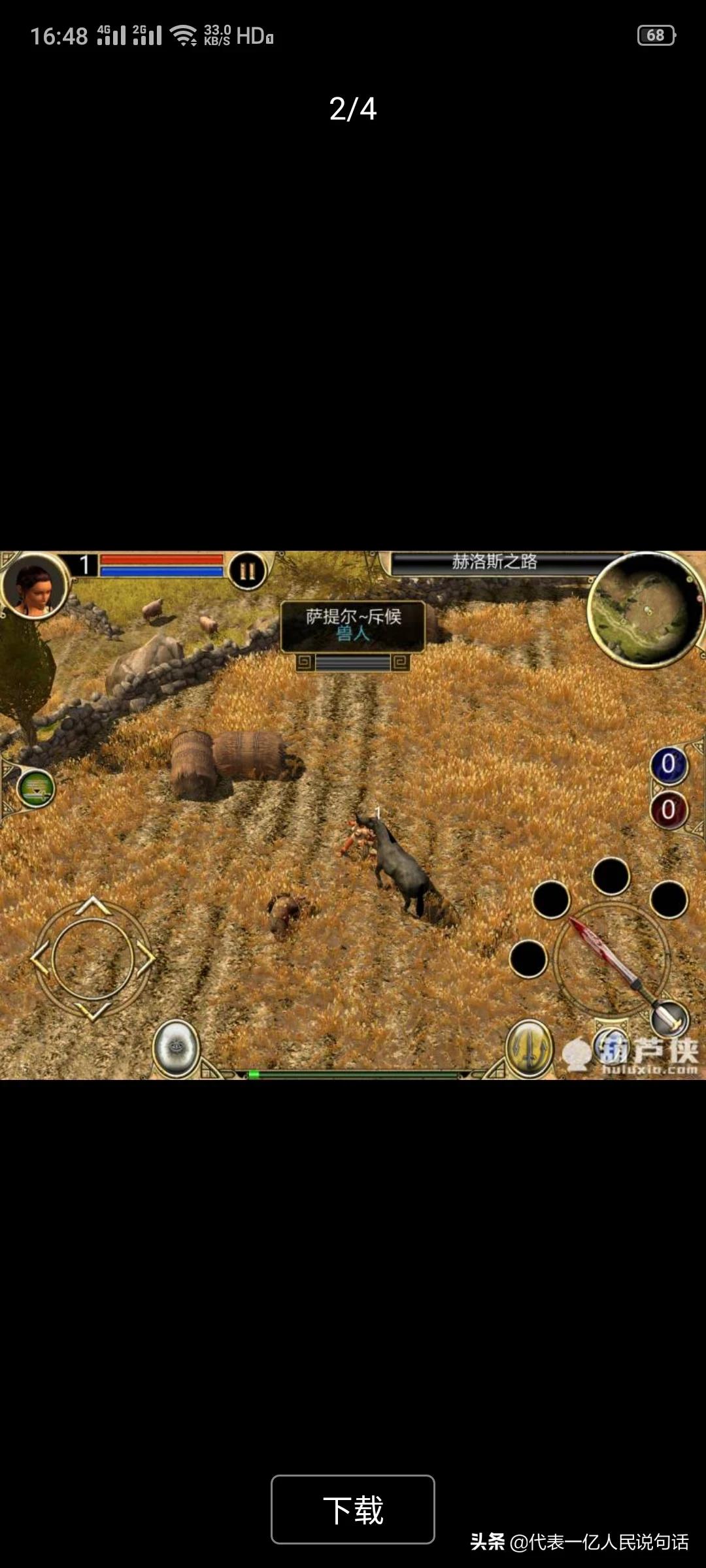Use the blue mana potion
This screenshot has height=1568, width=706.
pos(668,764)
